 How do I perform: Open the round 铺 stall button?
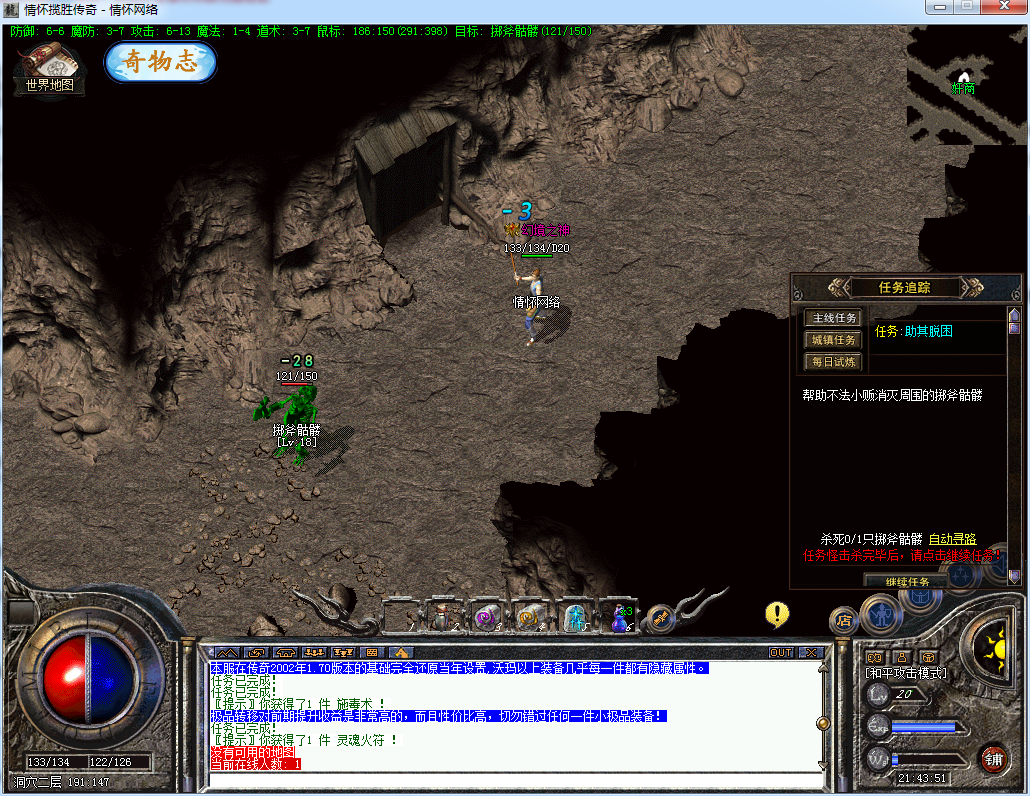(x=993, y=757)
